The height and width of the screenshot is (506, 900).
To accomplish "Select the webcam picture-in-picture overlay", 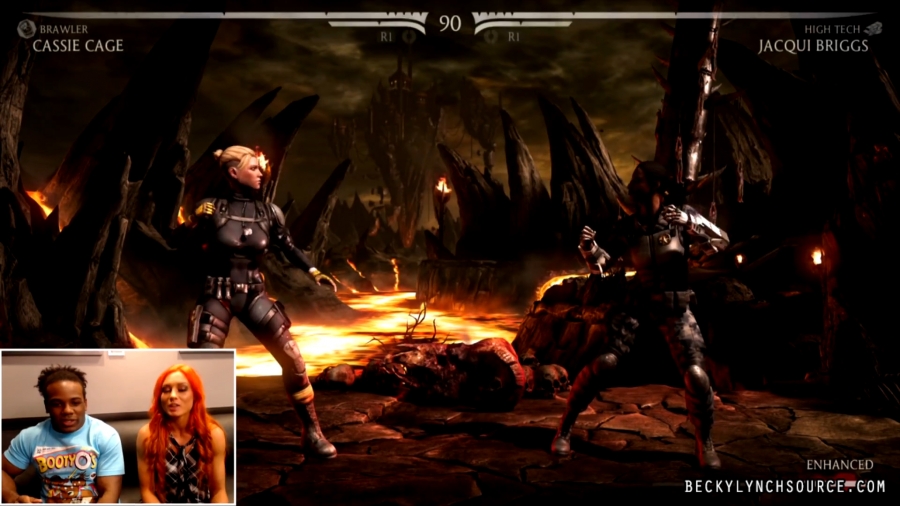I will 118,426.
